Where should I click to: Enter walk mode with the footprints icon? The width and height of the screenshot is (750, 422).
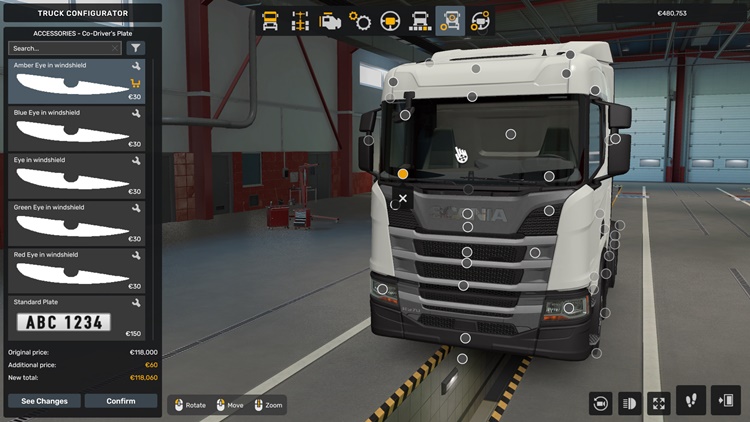coord(691,400)
